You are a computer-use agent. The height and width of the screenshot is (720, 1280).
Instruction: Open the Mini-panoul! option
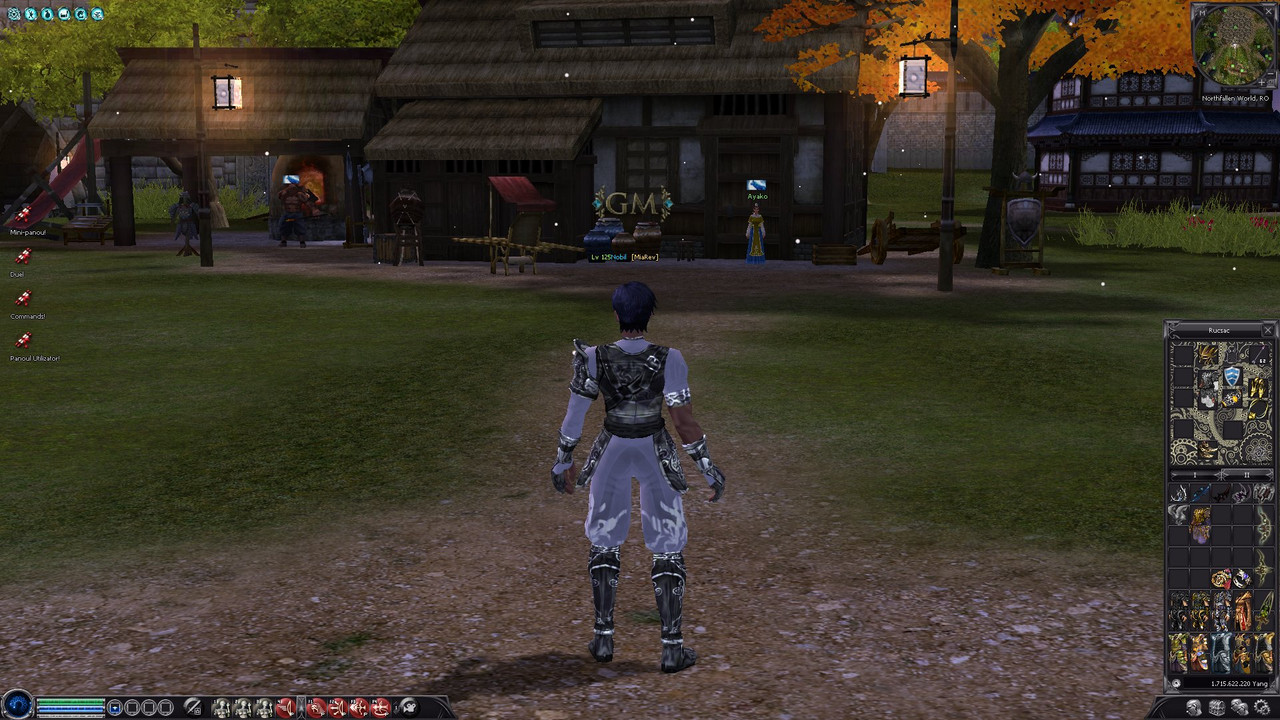tap(27, 232)
